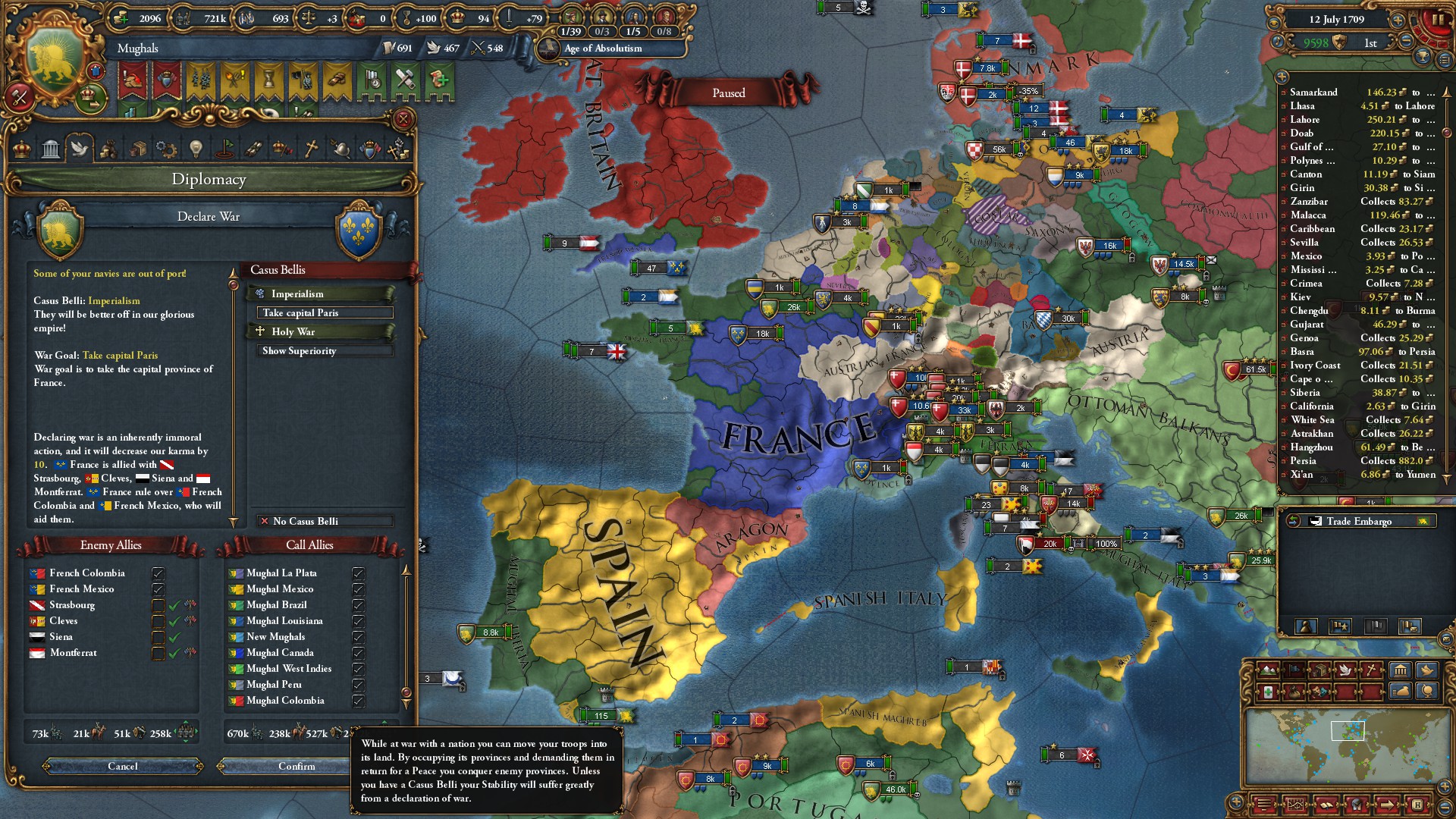
Task: Open the Samarkand trade node entry
Action: (x=1313, y=93)
